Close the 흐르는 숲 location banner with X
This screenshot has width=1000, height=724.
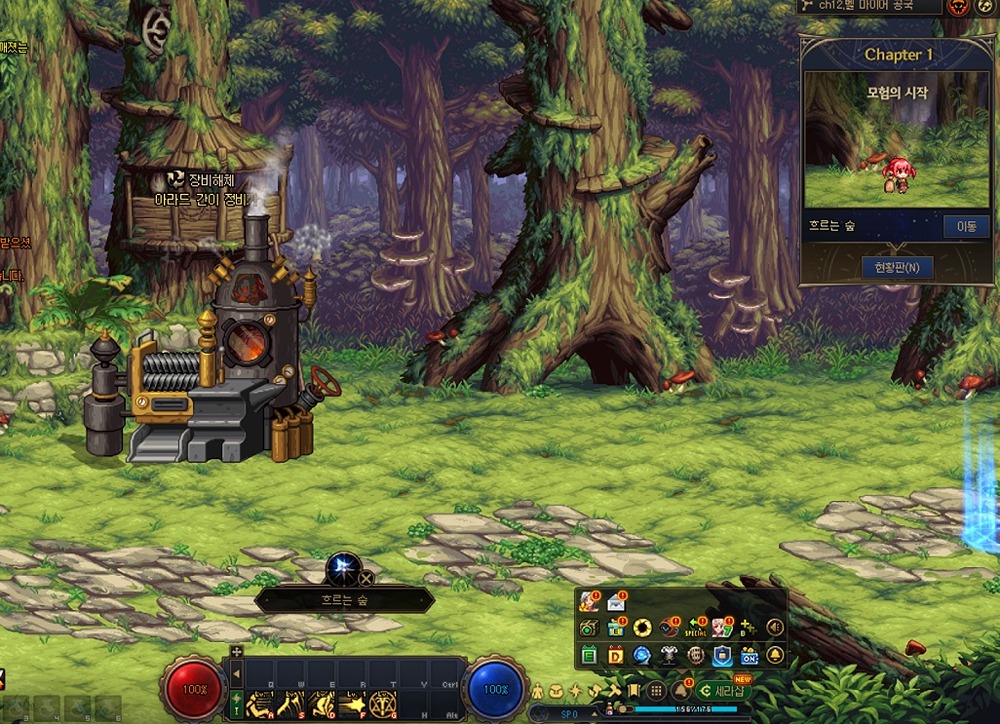(366, 578)
